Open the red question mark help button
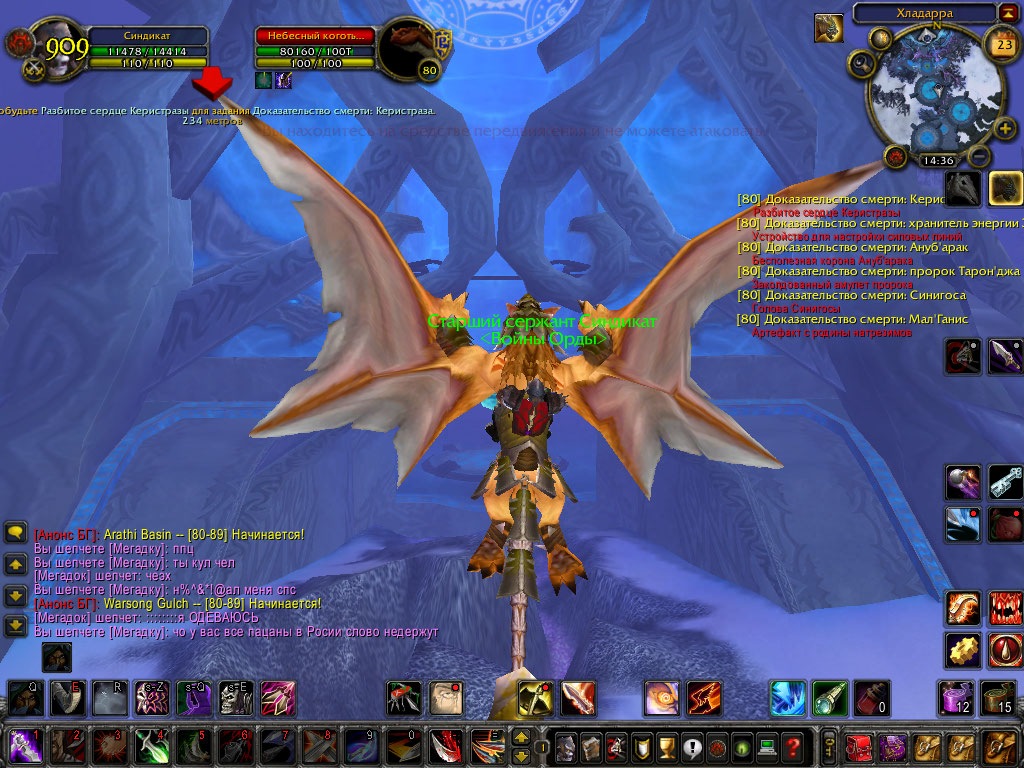The image size is (1024, 768). tap(793, 746)
